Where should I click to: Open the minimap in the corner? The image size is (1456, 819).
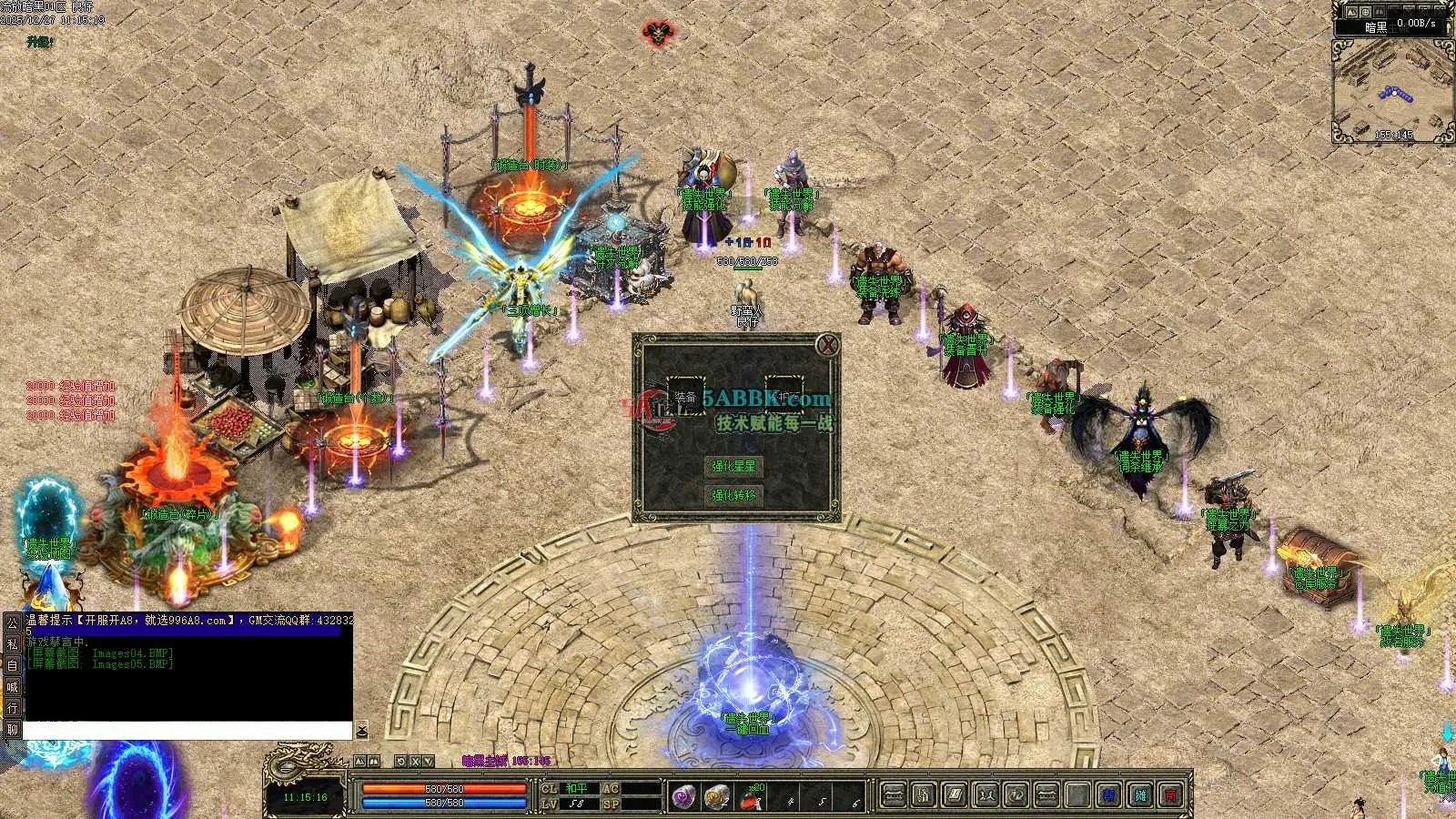1392,89
